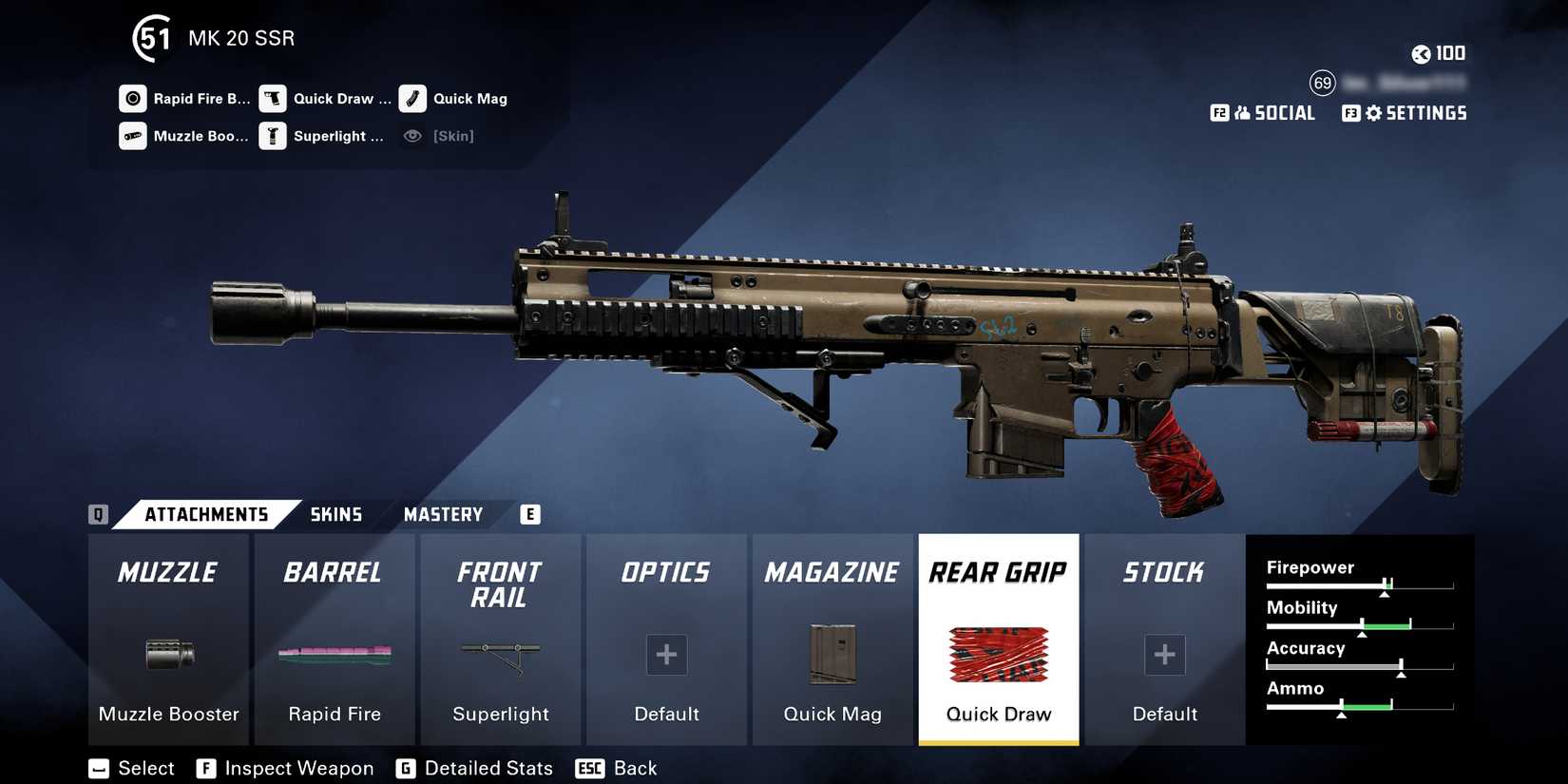Click the Muzzle Booster attachment thumbnail
This screenshot has width=1568, height=784.
(168, 655)
